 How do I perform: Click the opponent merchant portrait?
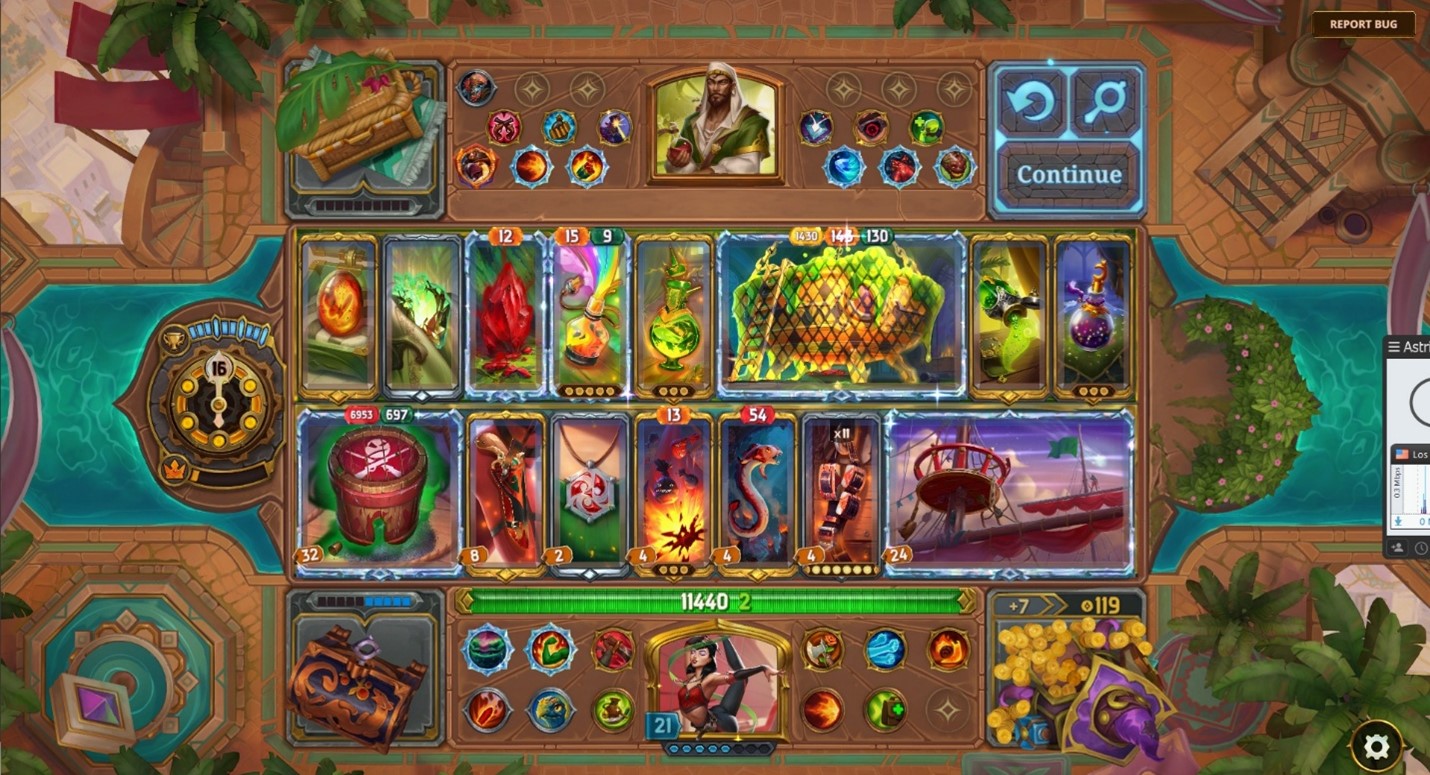pos(716,125)
